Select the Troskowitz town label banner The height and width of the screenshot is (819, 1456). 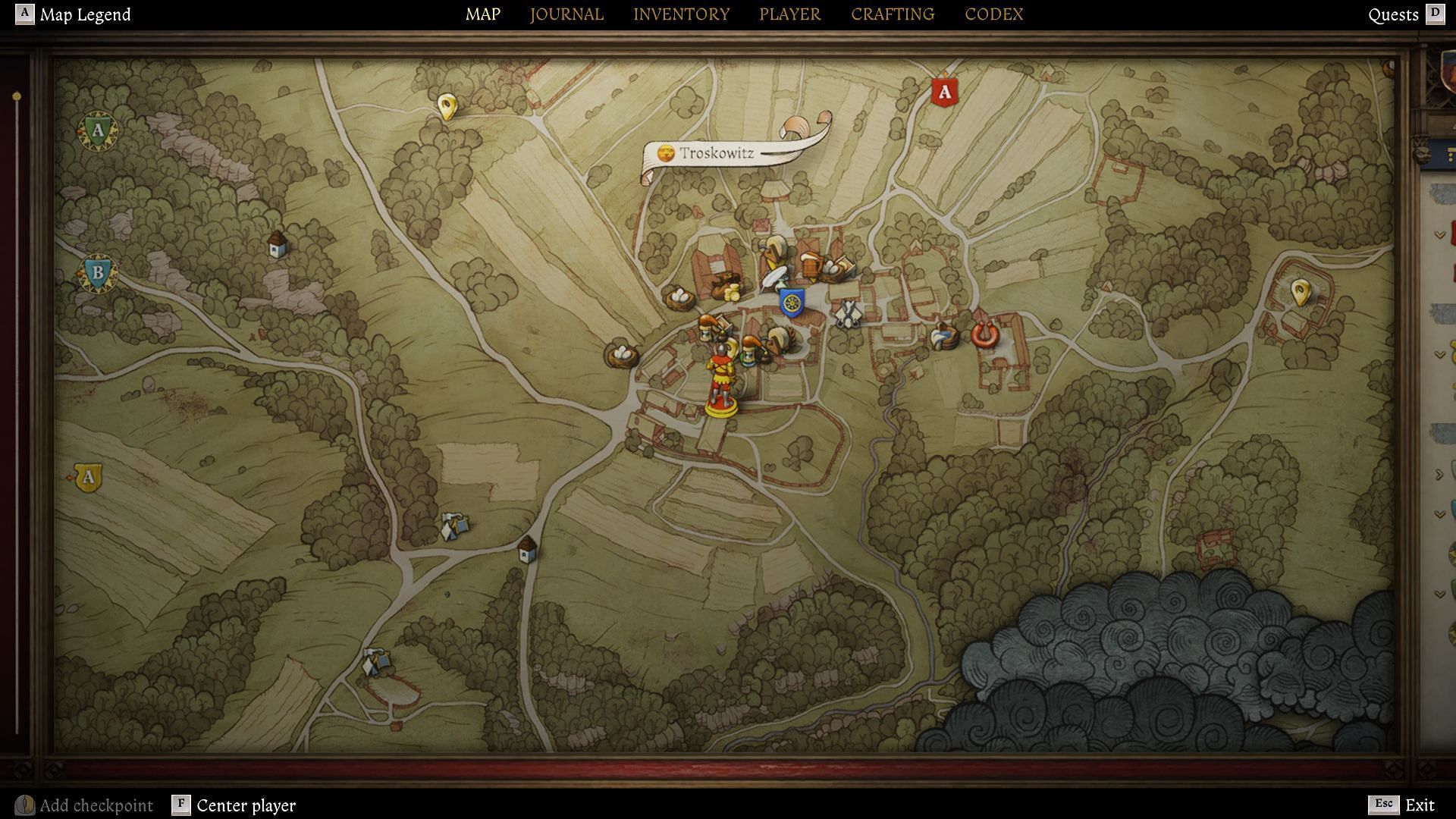(x=715, y=153)
